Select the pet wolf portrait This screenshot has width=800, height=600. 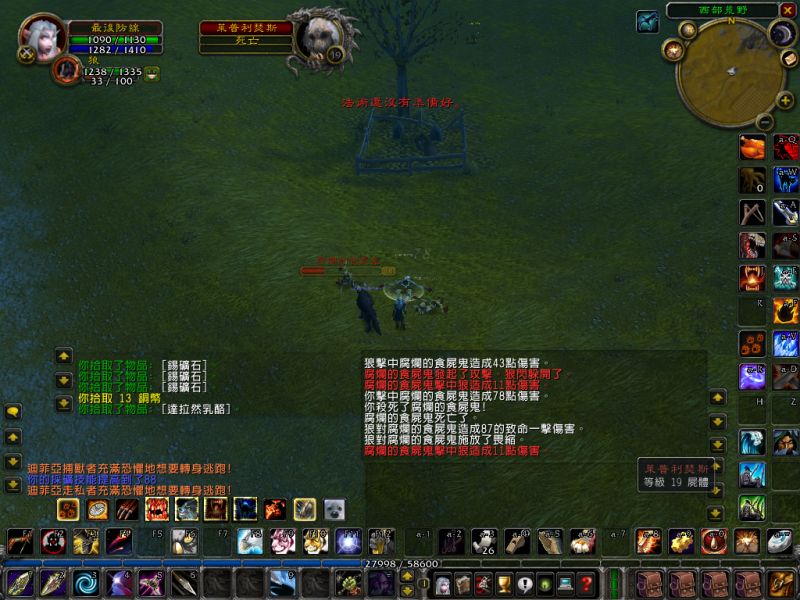tap(67, 70)
